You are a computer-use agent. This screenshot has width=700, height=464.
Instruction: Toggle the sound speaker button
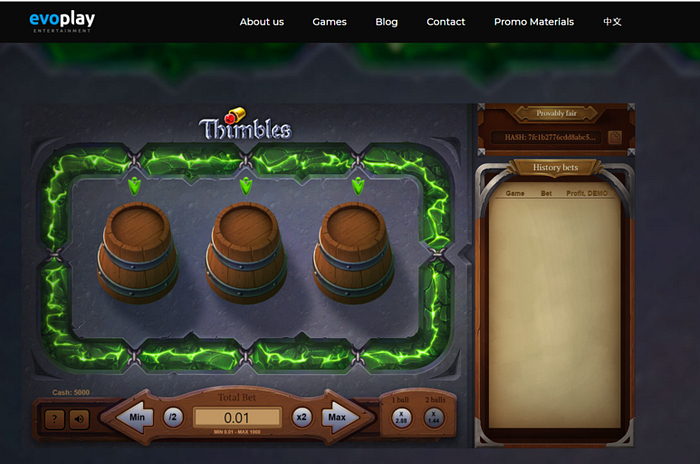79,419
